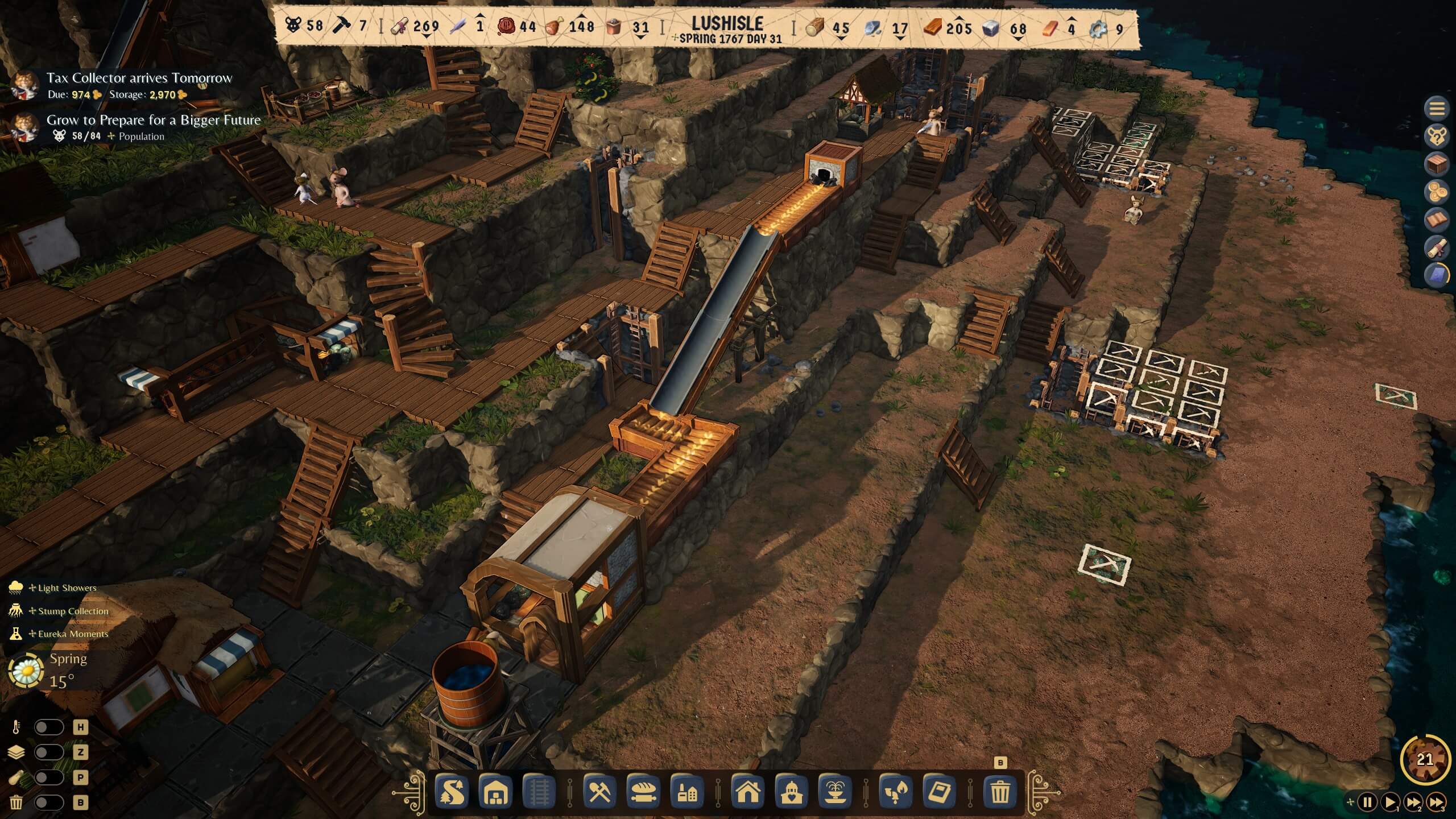Toggle the stacked layers view switch

click(49, 752)
